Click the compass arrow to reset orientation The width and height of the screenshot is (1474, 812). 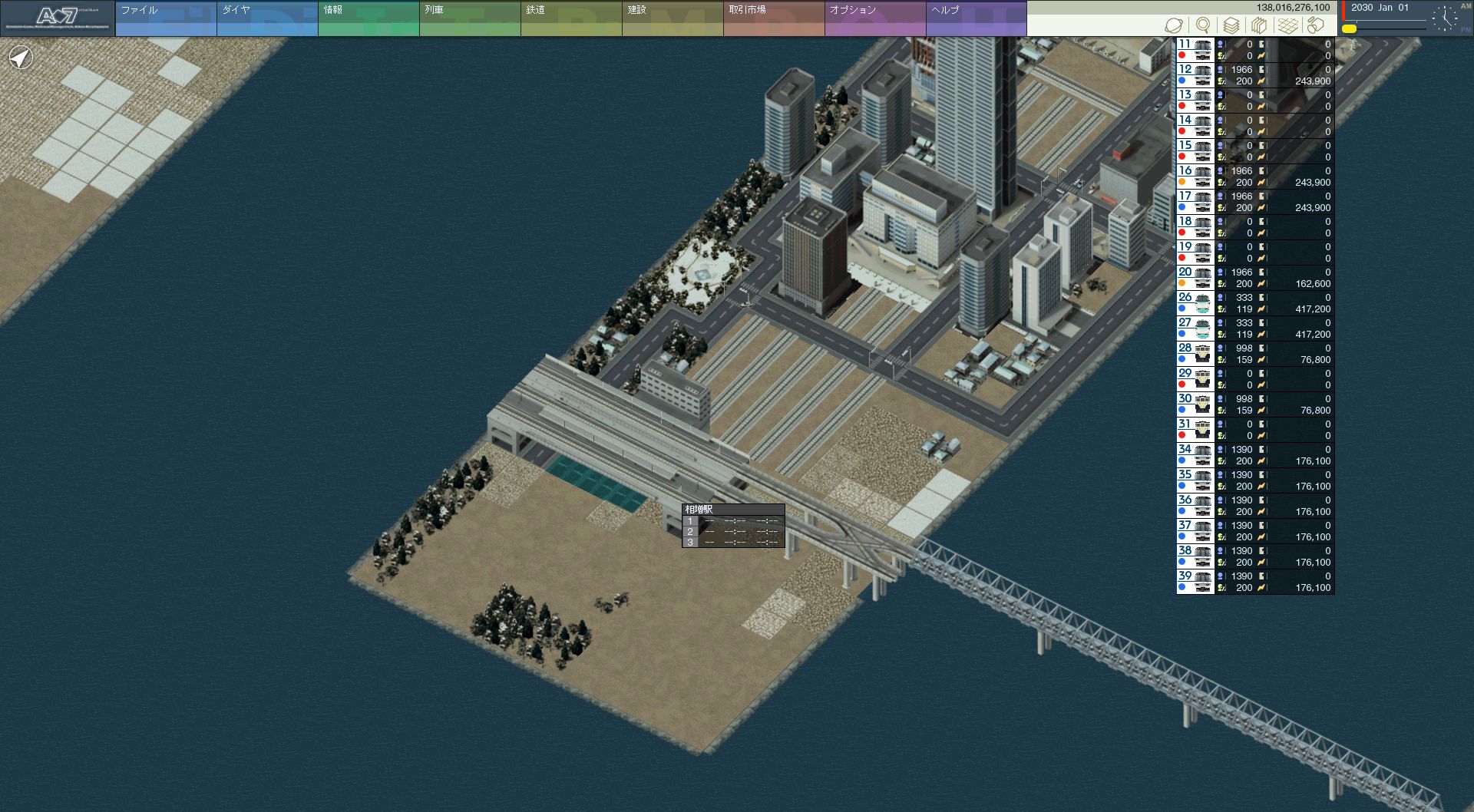pyautogui.click(x=21, y=58)
